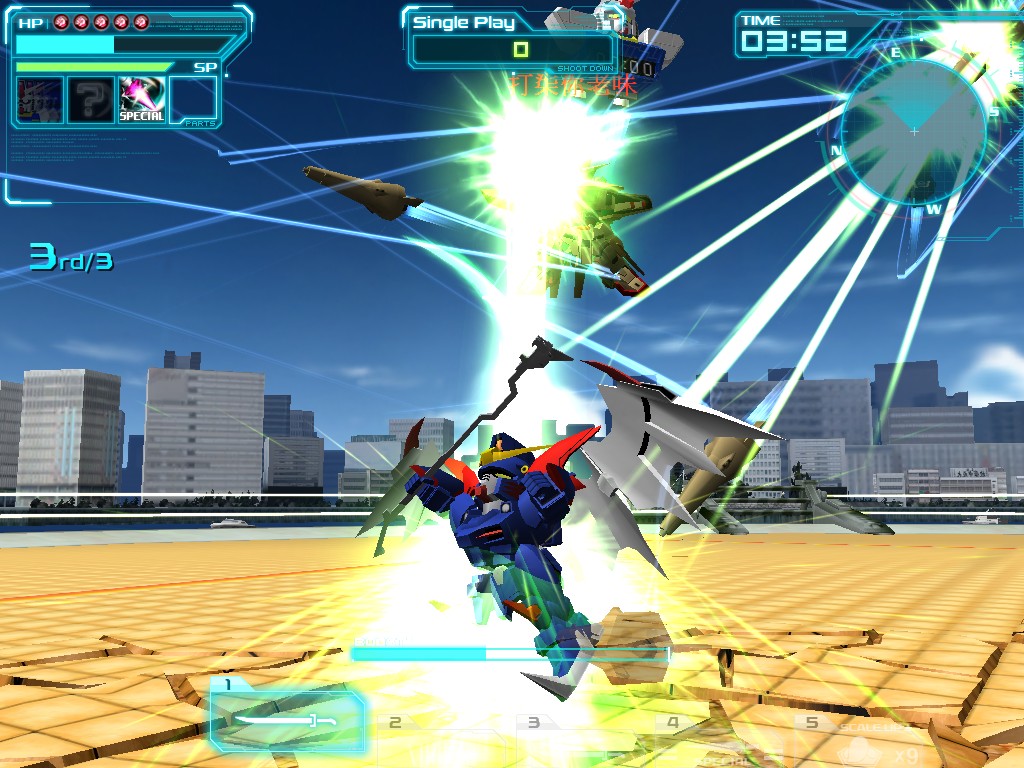Image resolution: width=1024 pixels, height=768 pixels.
Task: Select the sword weapon in slot 1
Action: tap(286, 718)
